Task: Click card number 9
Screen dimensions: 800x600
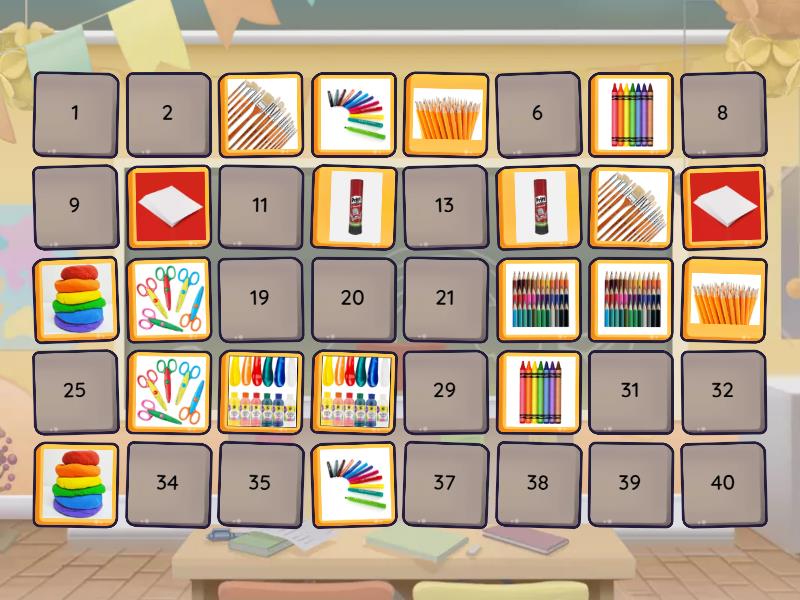Action: pyautogui.click(x=75, y=206)
